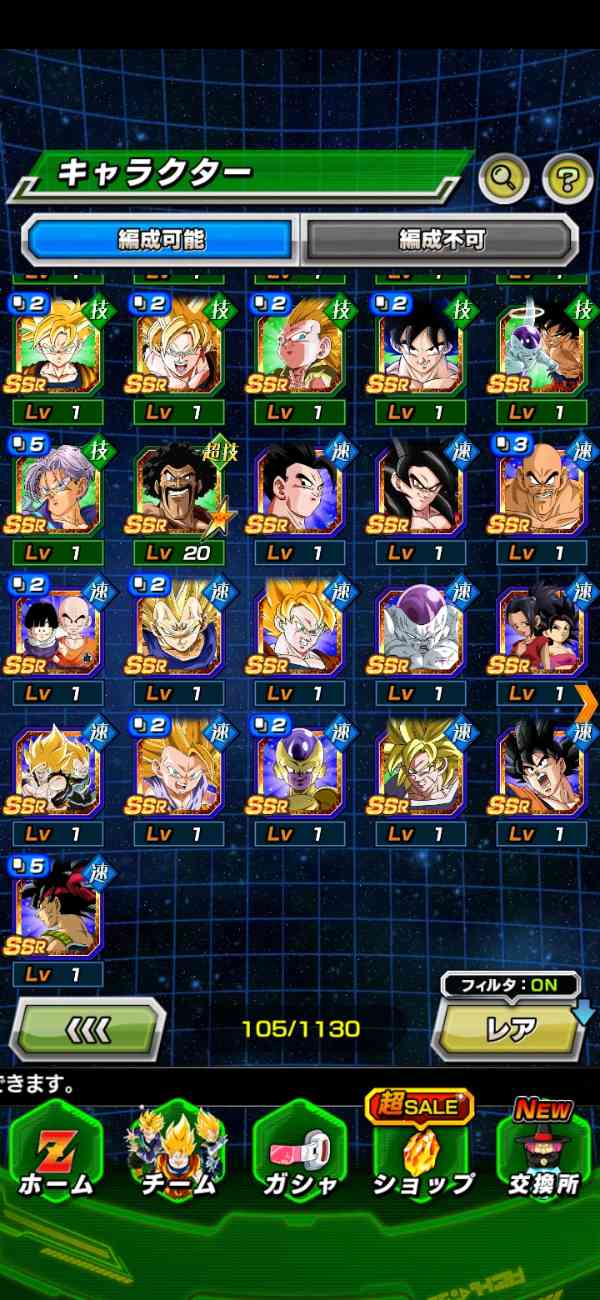Open the question mark help button
This screenshot has width=600, height=1300.
point(567,179)
